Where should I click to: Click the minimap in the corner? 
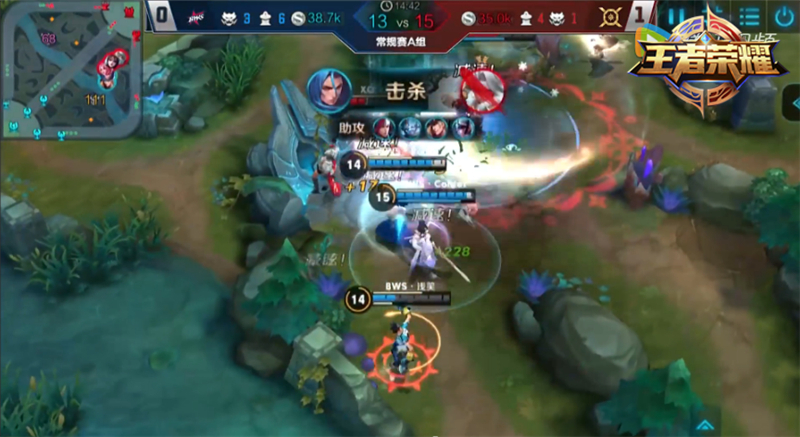coord(71,70)
